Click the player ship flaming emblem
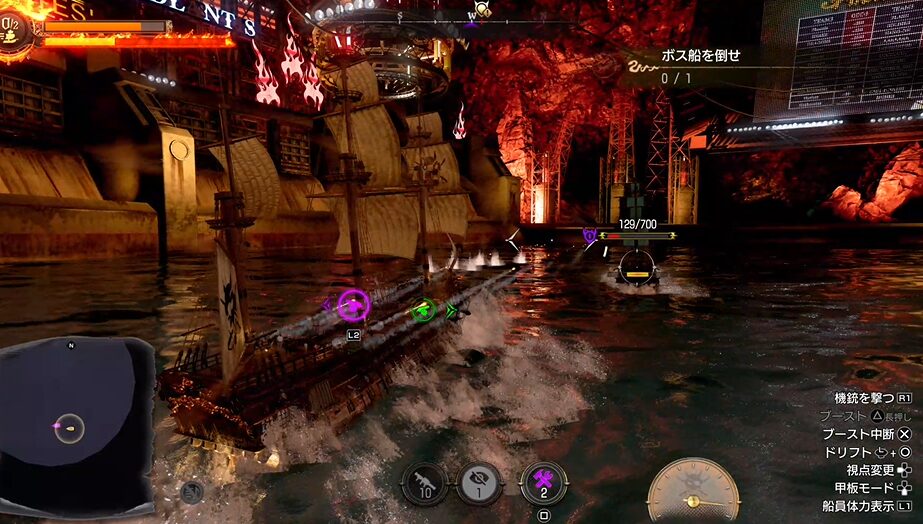 click(16, 30)
